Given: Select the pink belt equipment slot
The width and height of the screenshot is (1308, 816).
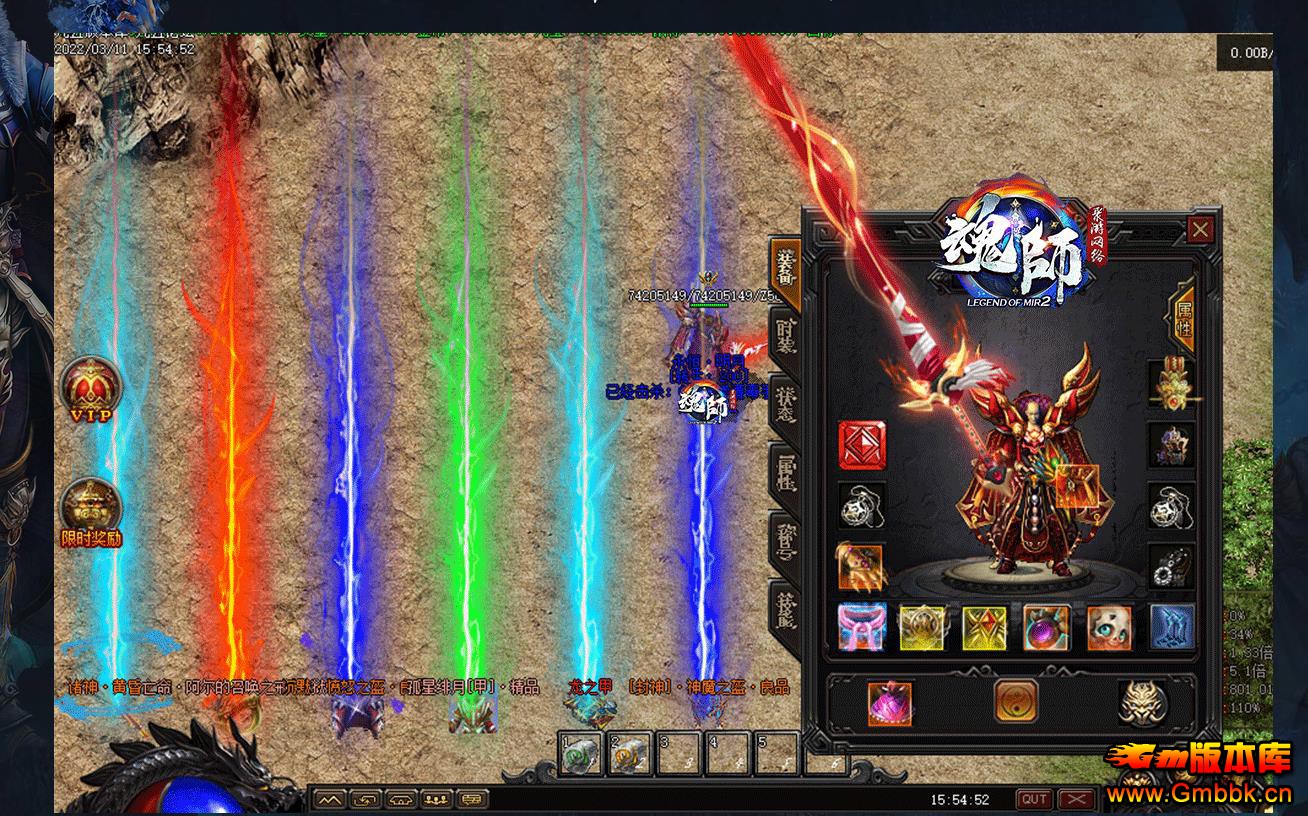Looking at the screenshot, I should (861, 627).
